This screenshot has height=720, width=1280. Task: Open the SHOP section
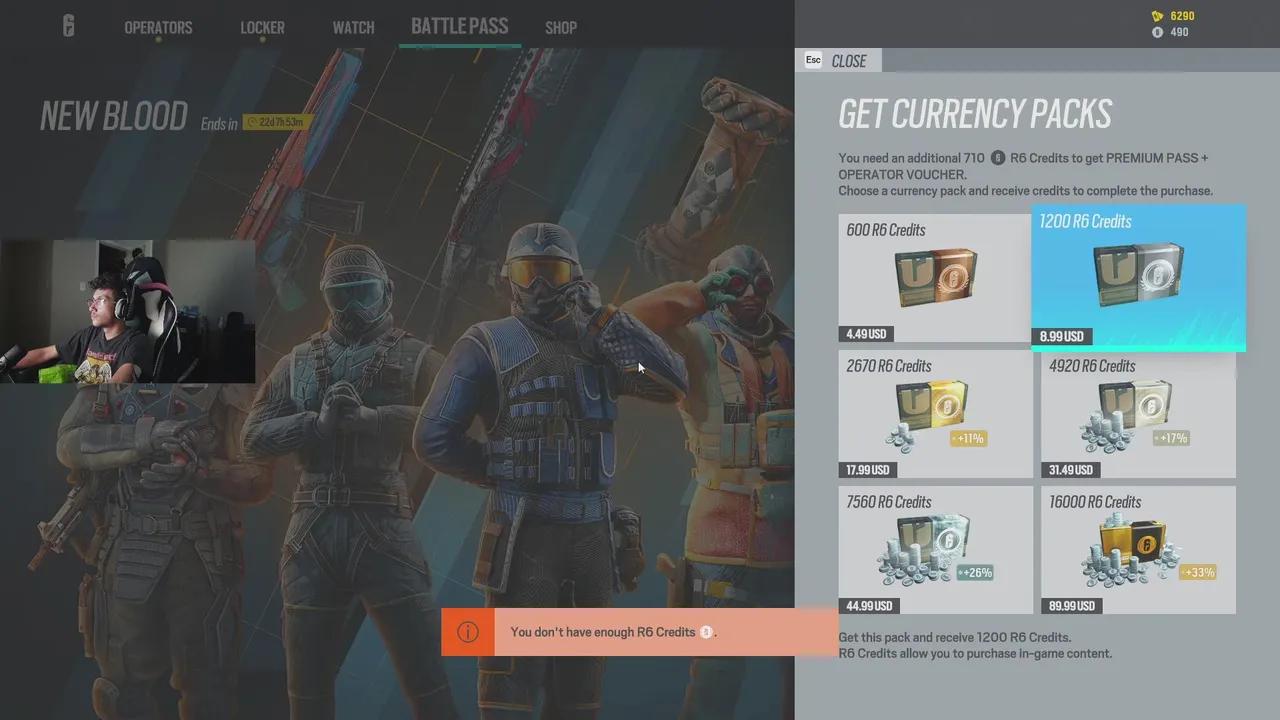[561, 28]
